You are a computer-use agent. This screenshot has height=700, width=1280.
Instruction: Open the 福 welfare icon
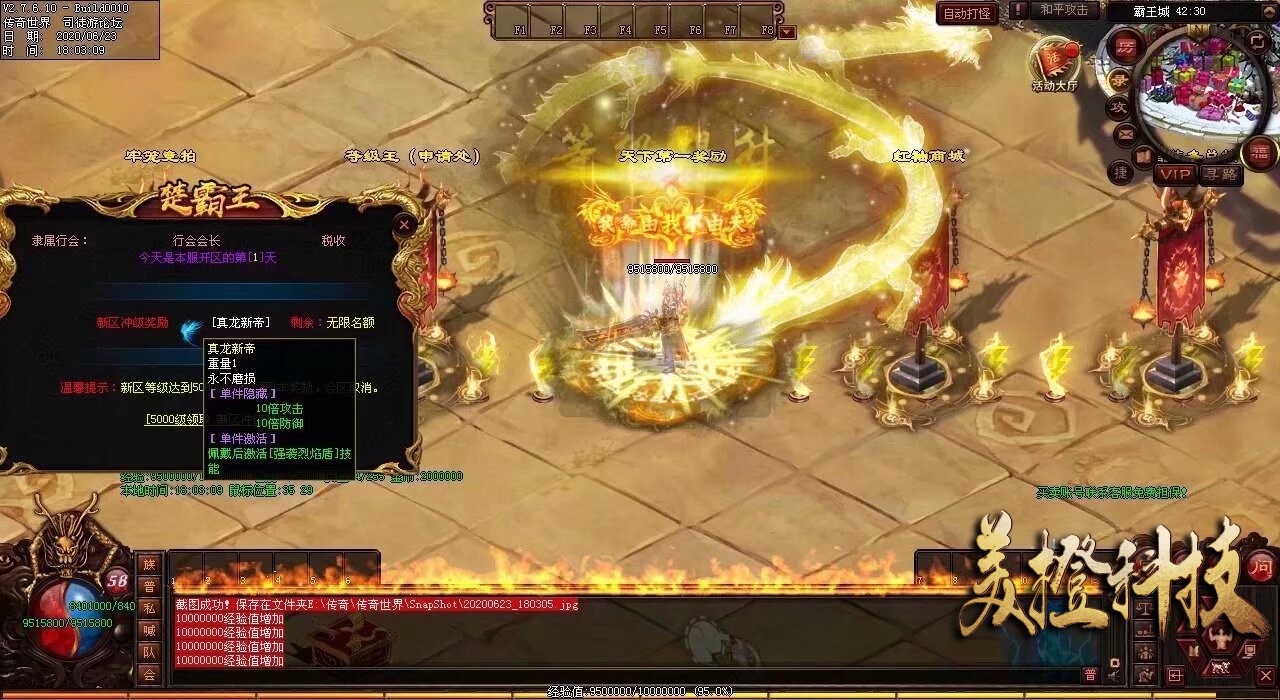click(1259, 152)
